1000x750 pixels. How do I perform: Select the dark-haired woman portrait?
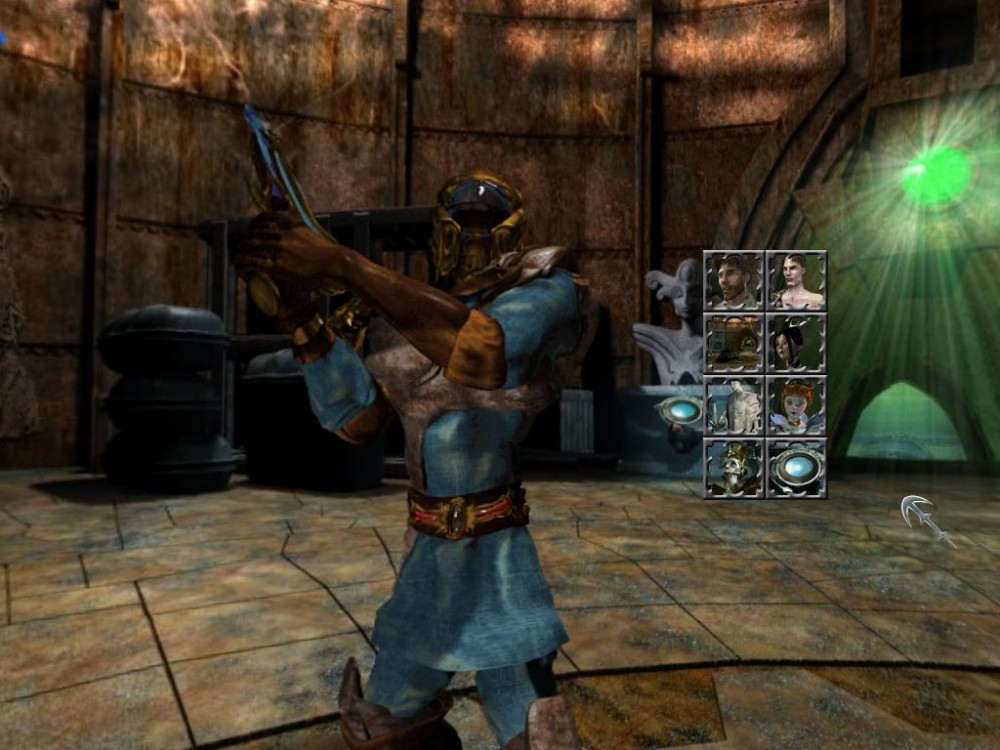click(x=797, y=343)
